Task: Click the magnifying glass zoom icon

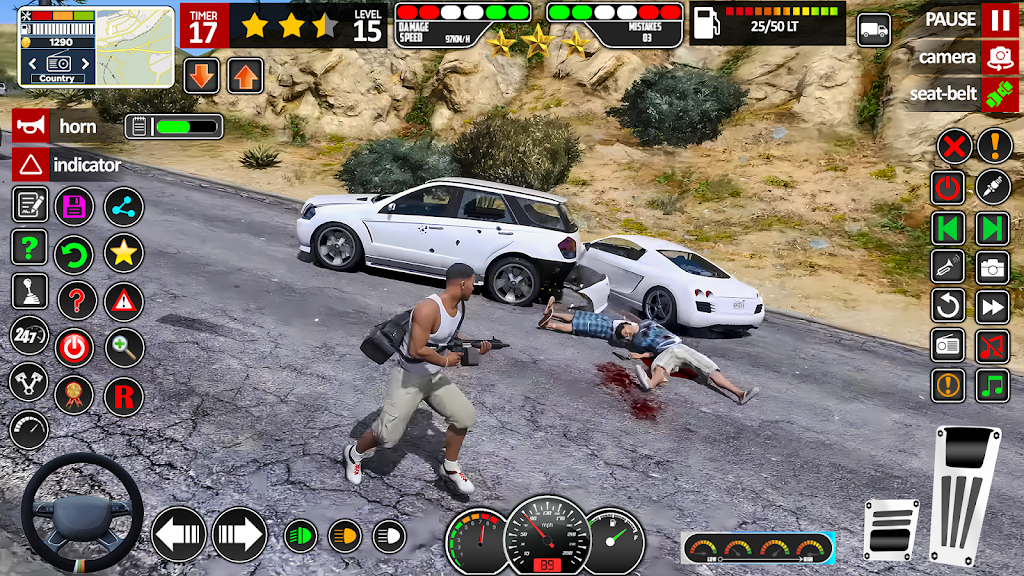Action: [x=124, y=347]
